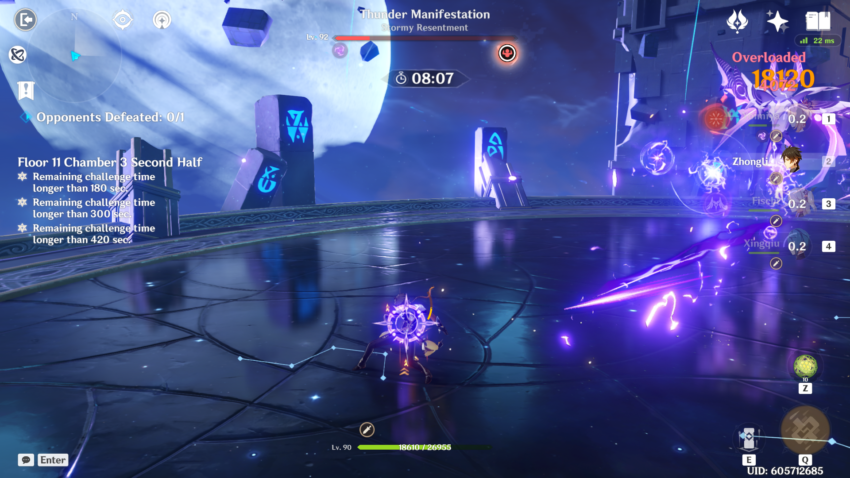Open the minimap compass

pos(75,55)
